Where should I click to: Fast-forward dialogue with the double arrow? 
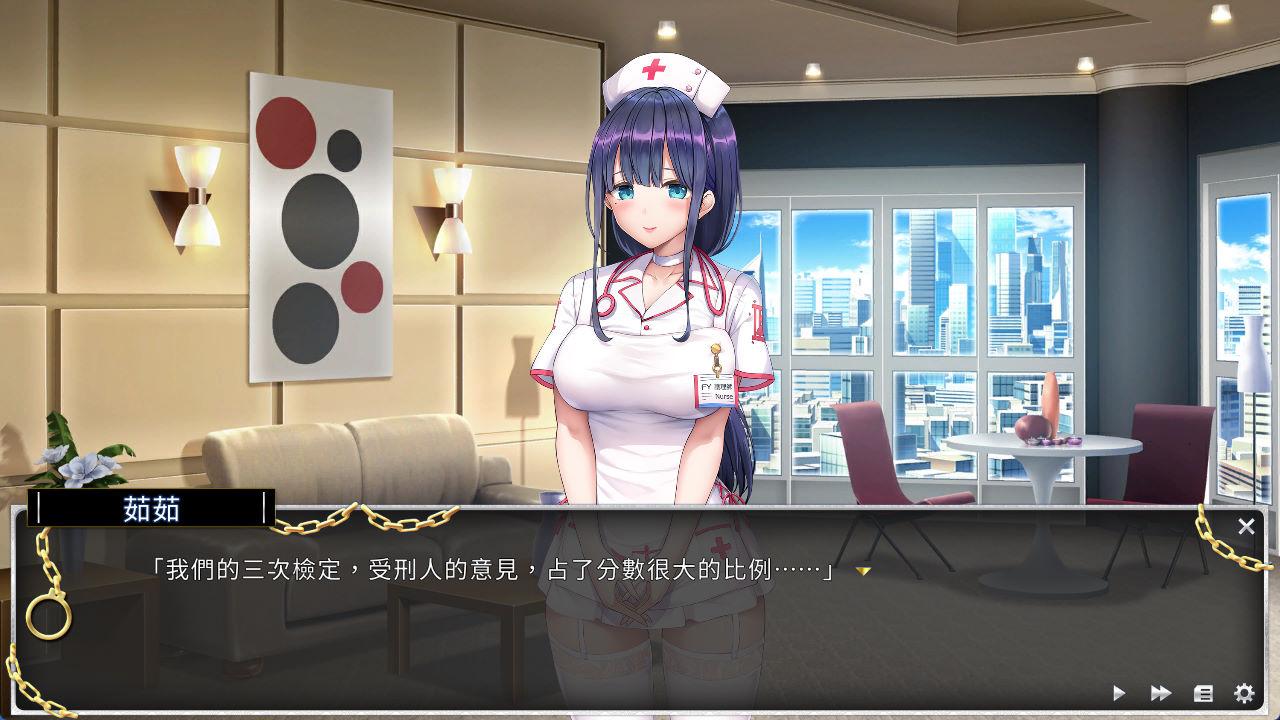pos(1161,692)
